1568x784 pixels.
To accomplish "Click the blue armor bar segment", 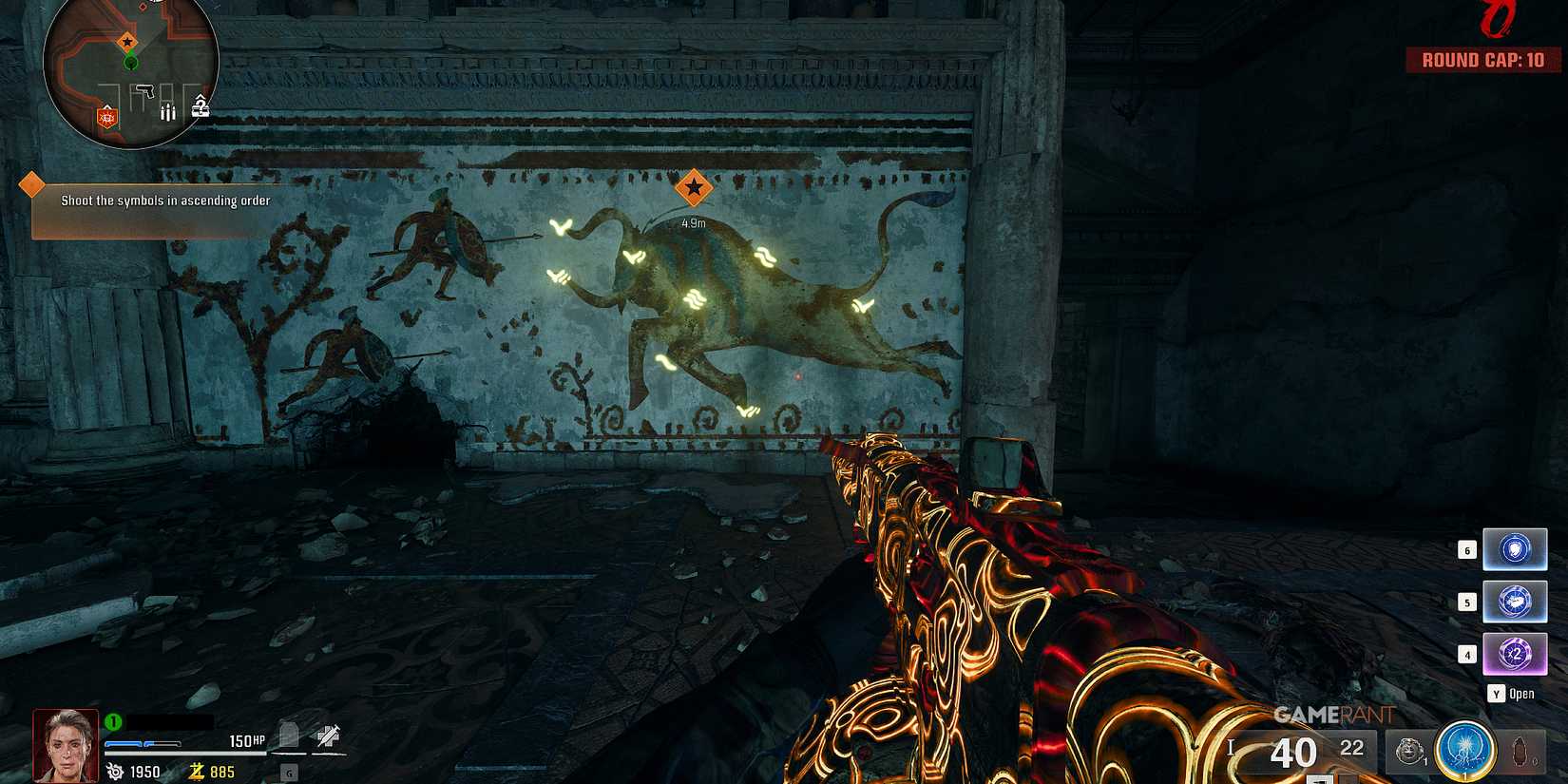I will point(124,742).
